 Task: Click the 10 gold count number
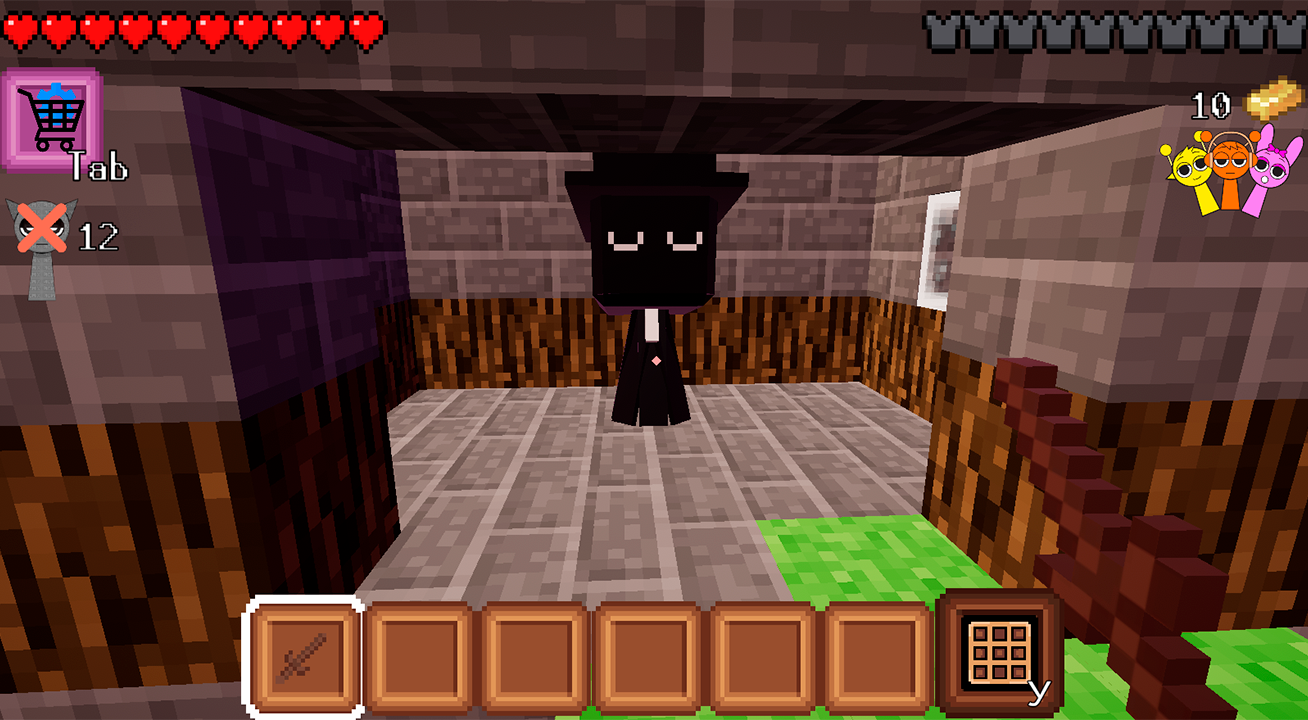[1213, 103]
